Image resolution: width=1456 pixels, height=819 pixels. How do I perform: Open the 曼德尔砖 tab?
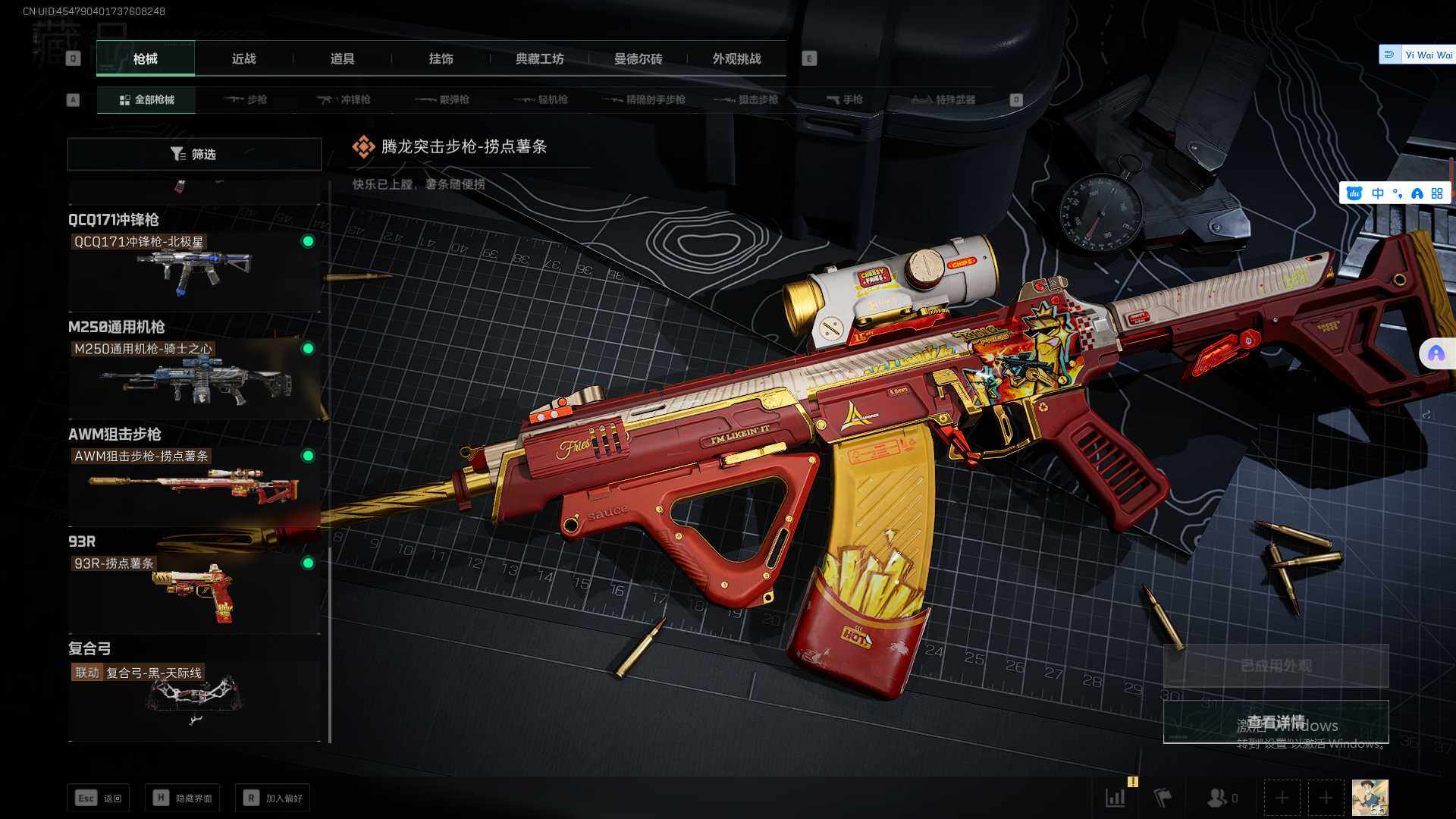pyautogui.click(x=638, y=59)
